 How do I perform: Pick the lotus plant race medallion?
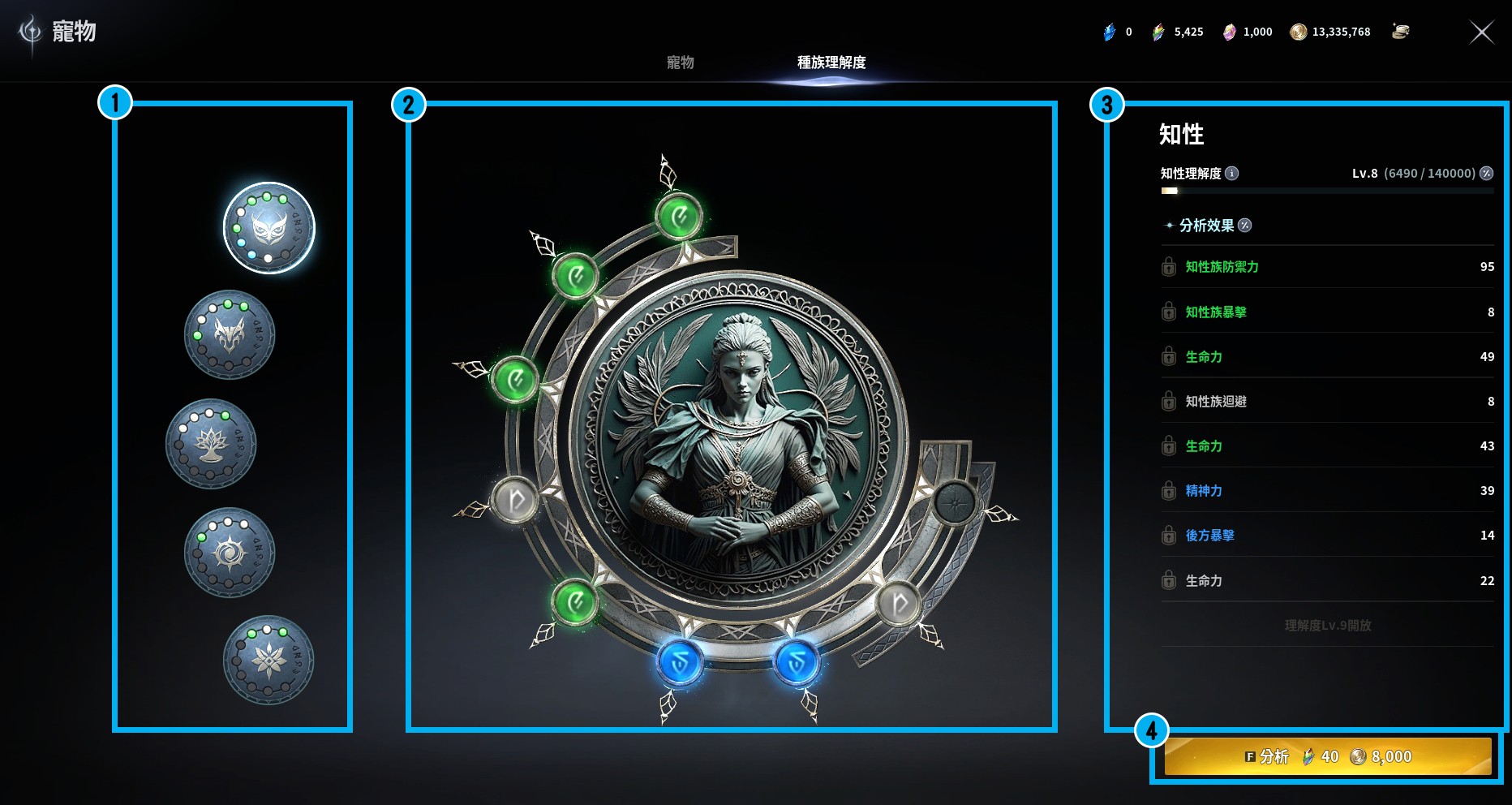(211, 444)
